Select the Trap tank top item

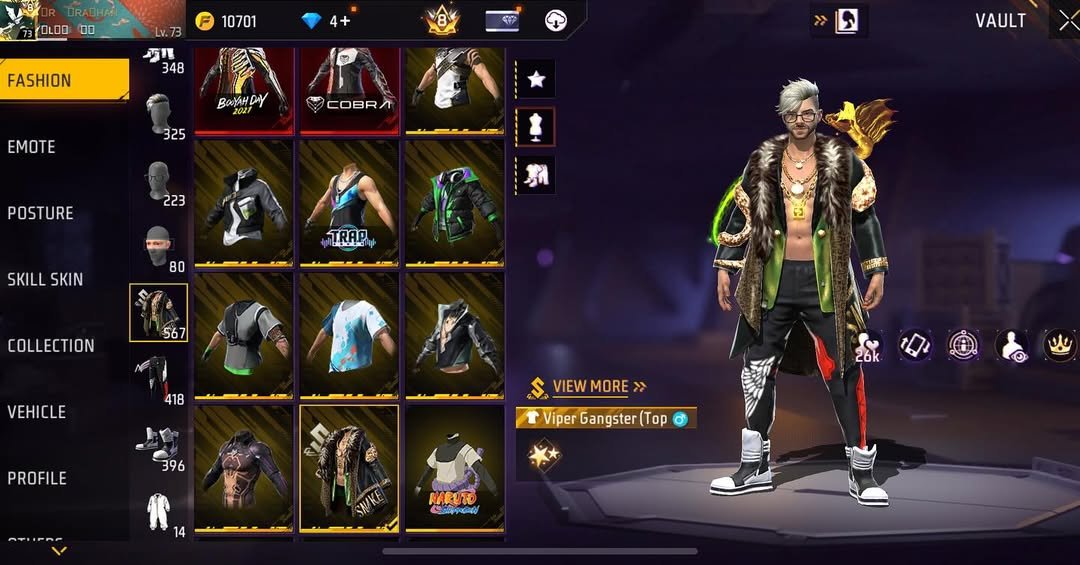(x=349, y=204)
